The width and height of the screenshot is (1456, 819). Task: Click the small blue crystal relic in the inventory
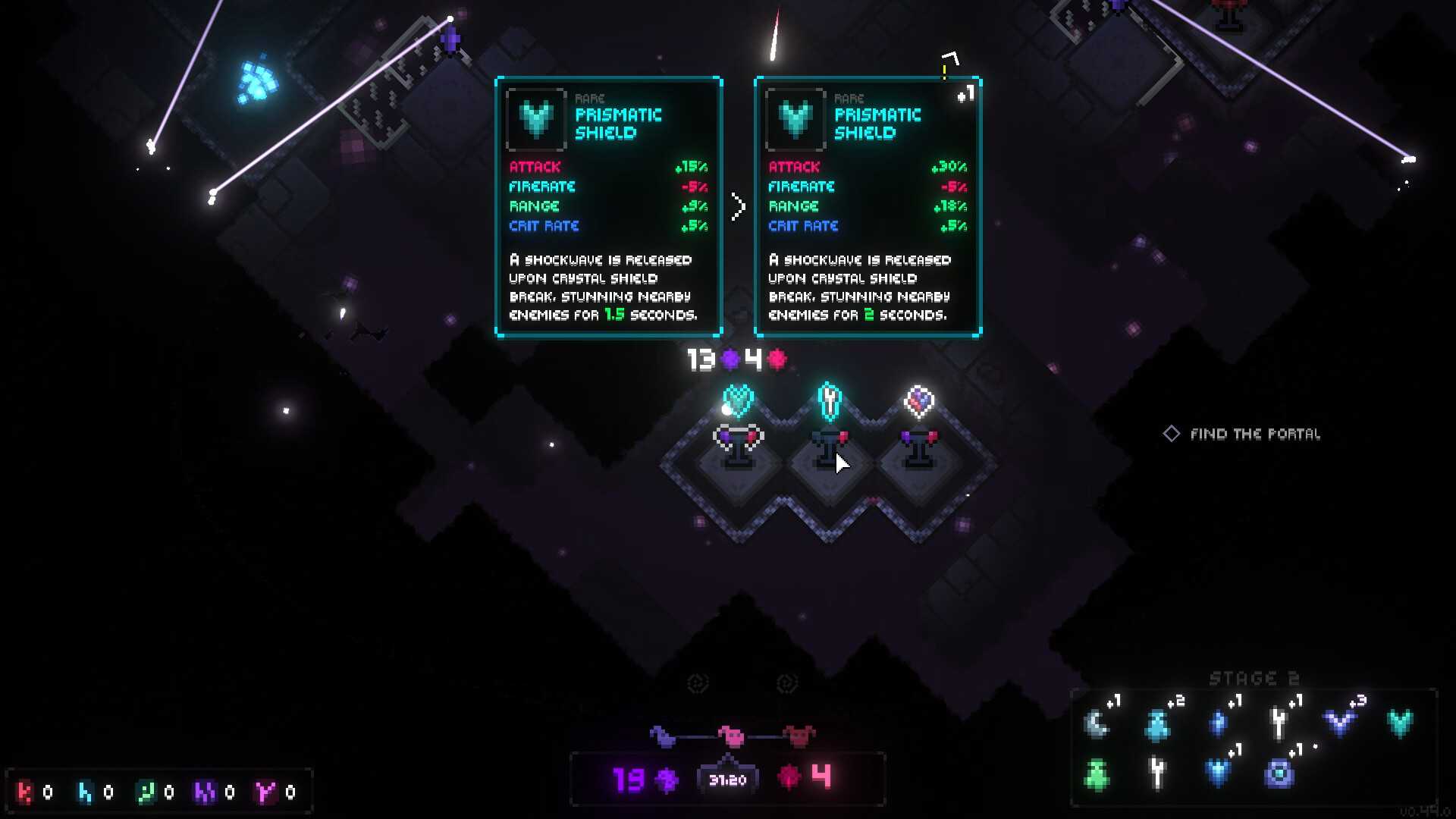point(1218,724)
